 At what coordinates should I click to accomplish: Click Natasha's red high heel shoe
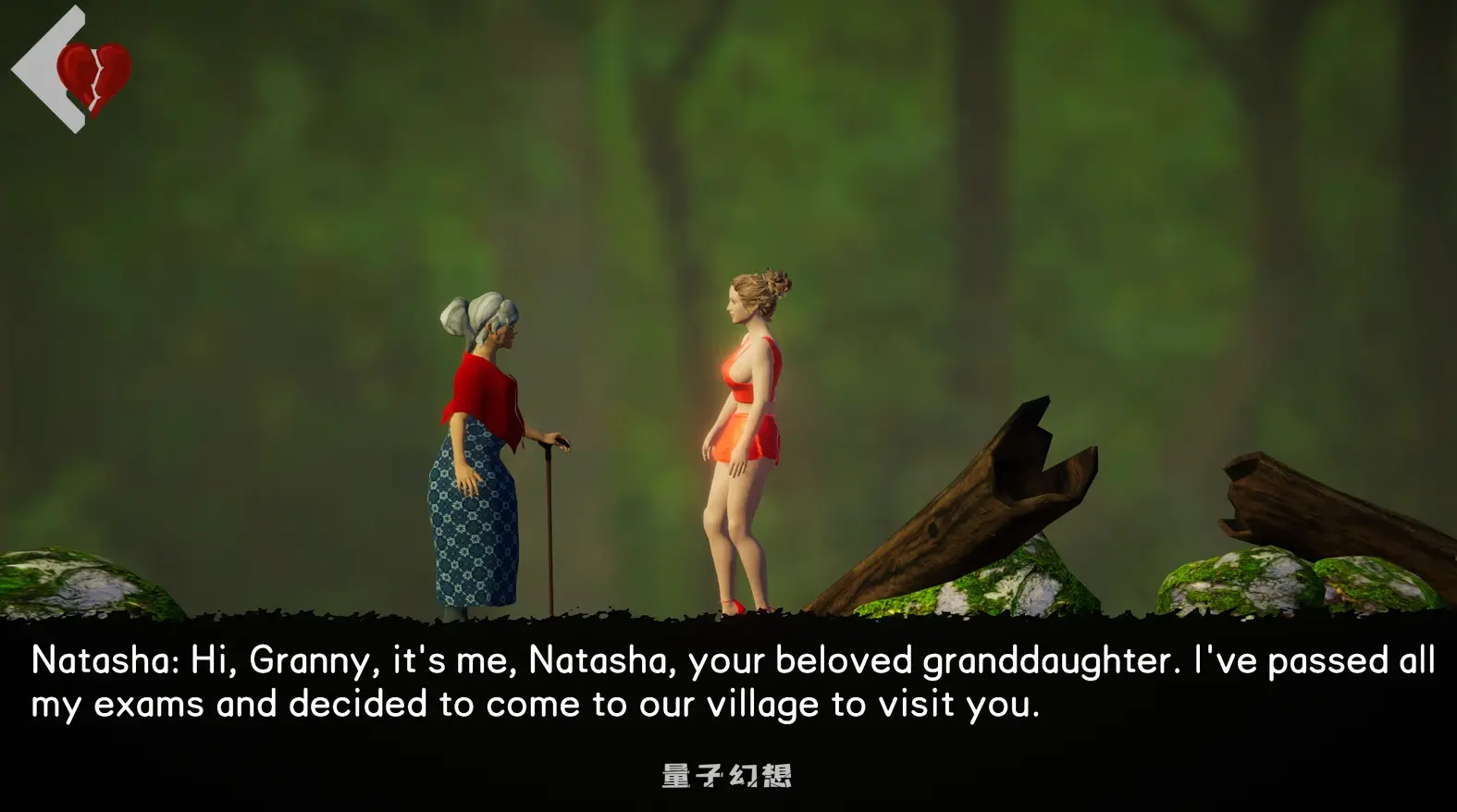point(735,606)
